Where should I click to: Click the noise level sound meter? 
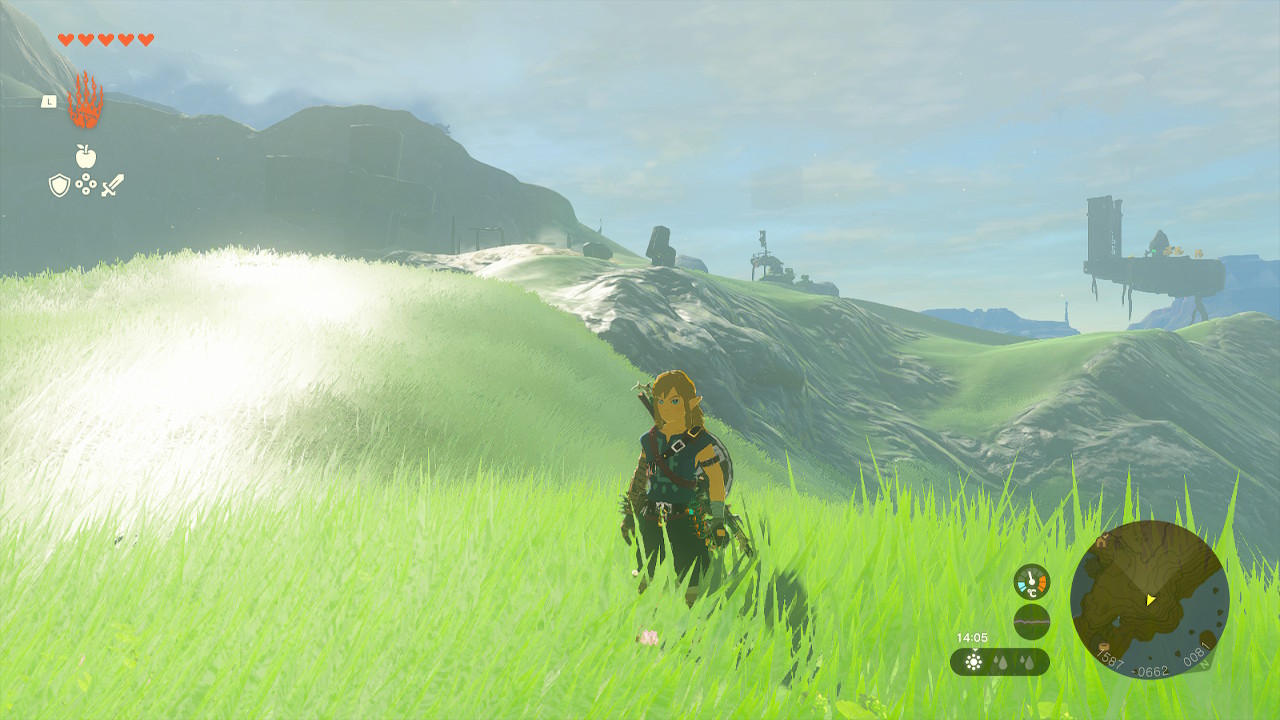pos(1031,622)
